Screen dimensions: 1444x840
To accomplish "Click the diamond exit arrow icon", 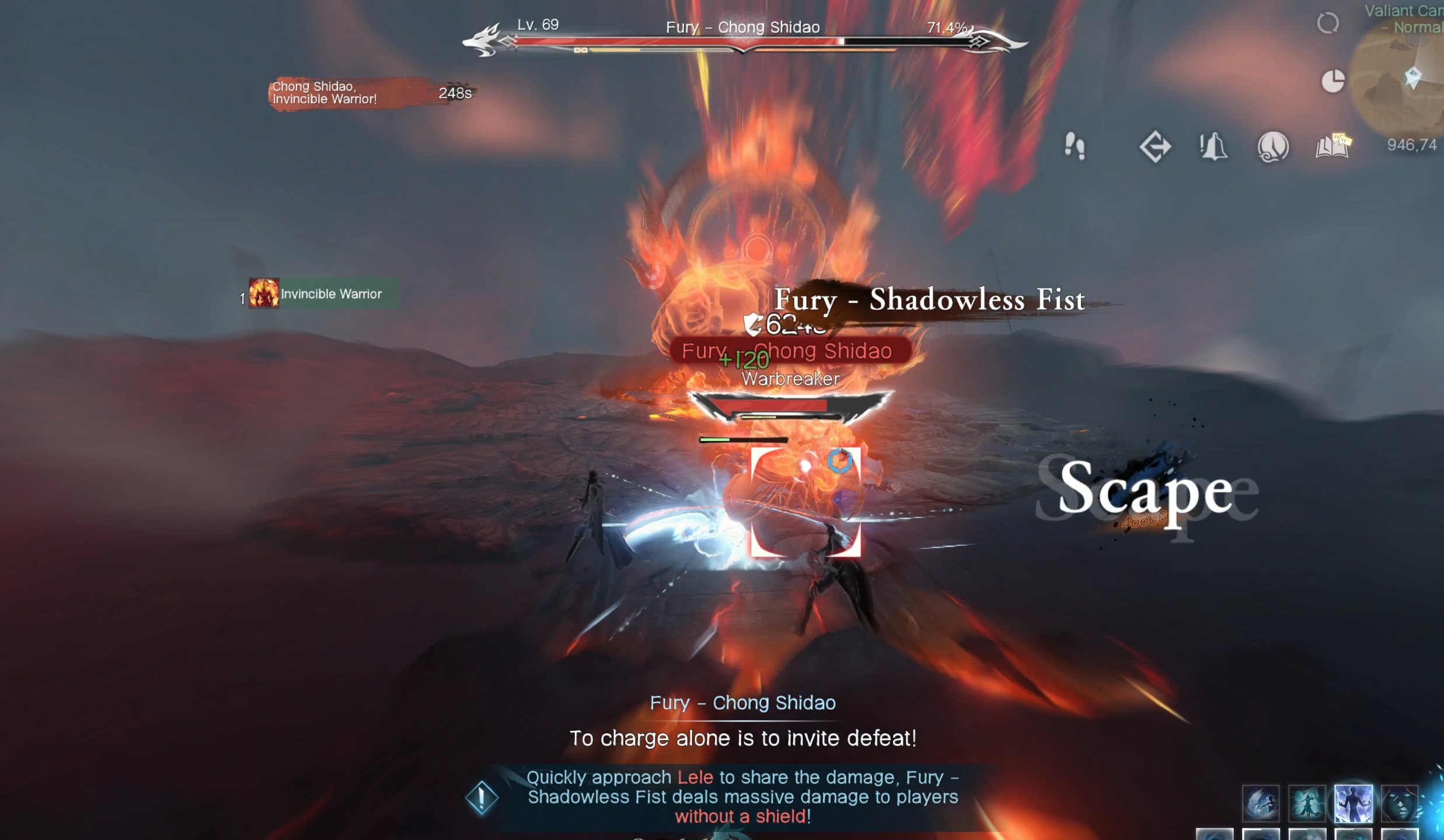I will pyautogui.click(x=1155, y=146).
